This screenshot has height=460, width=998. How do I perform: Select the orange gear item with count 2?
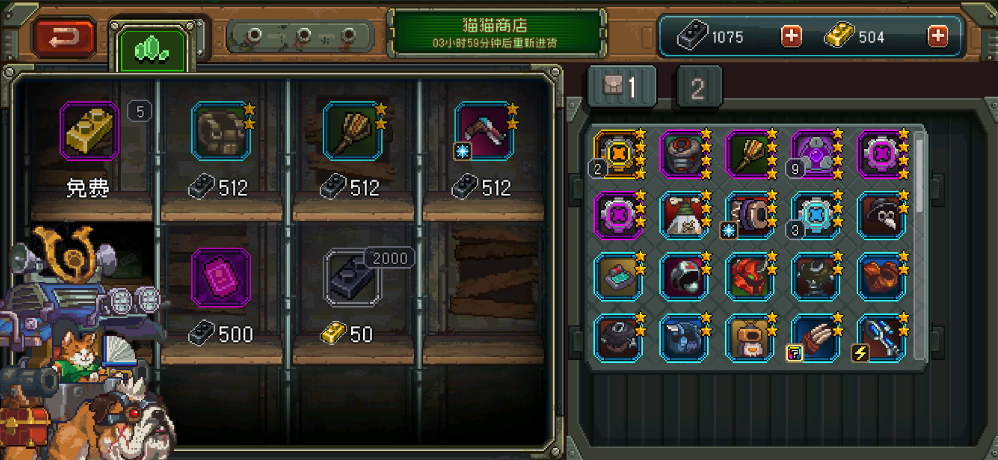(618, 154)
